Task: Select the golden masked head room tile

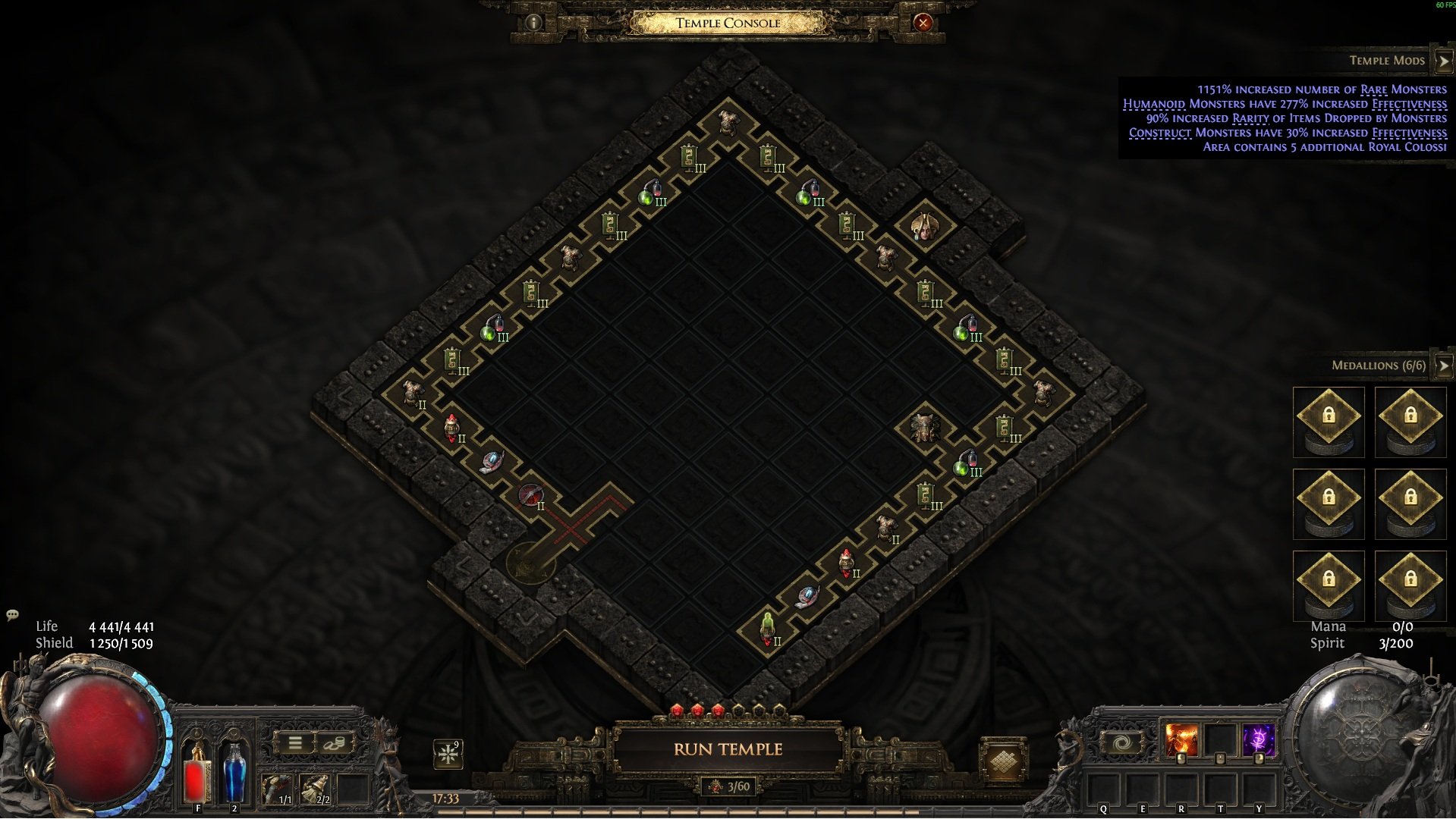Action: [x=925, y=227]
